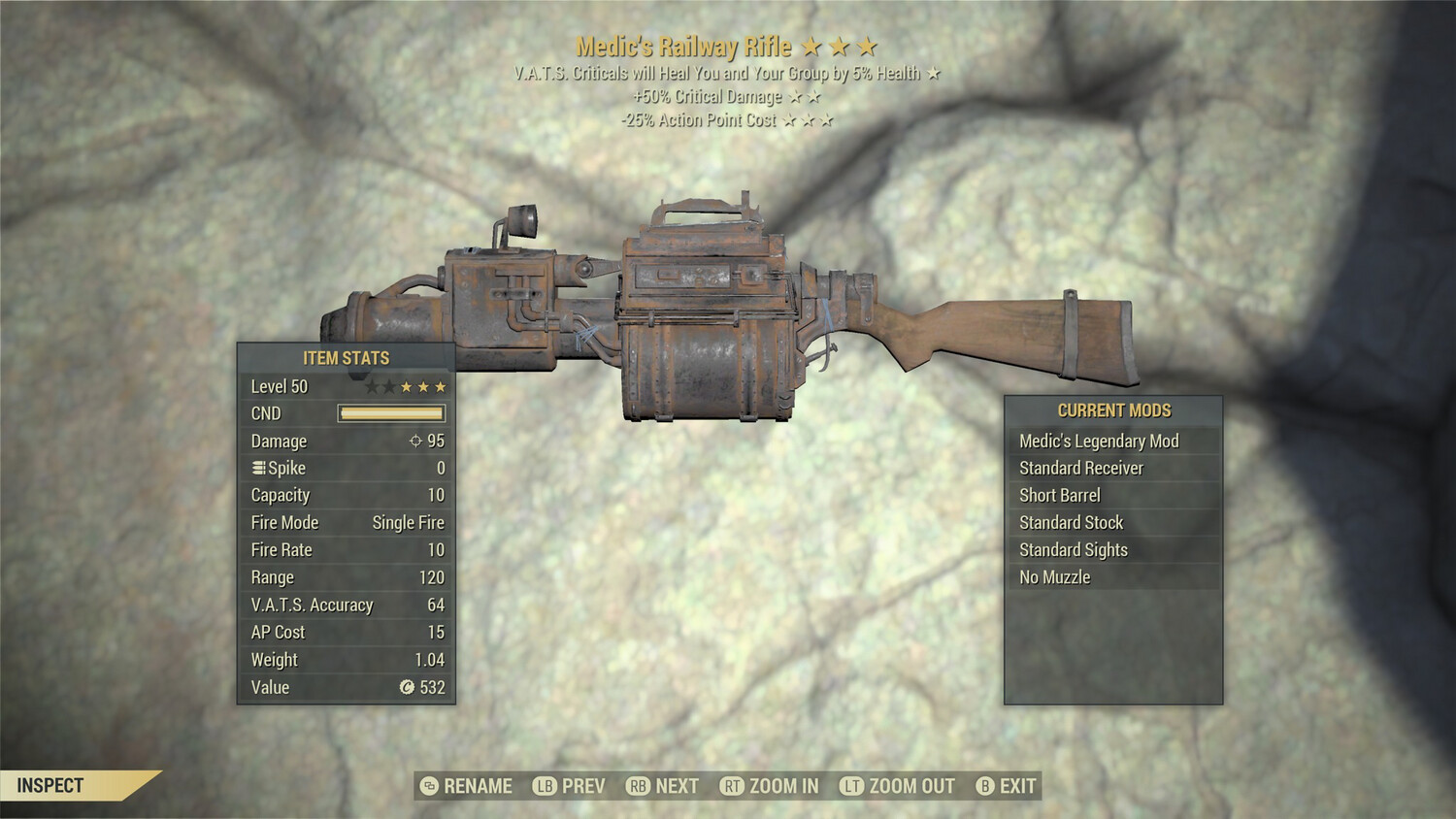Toggle the star beside +50% Critical Damage
The width and height of the screenshot is (1456, 819).
coord(796,96)
